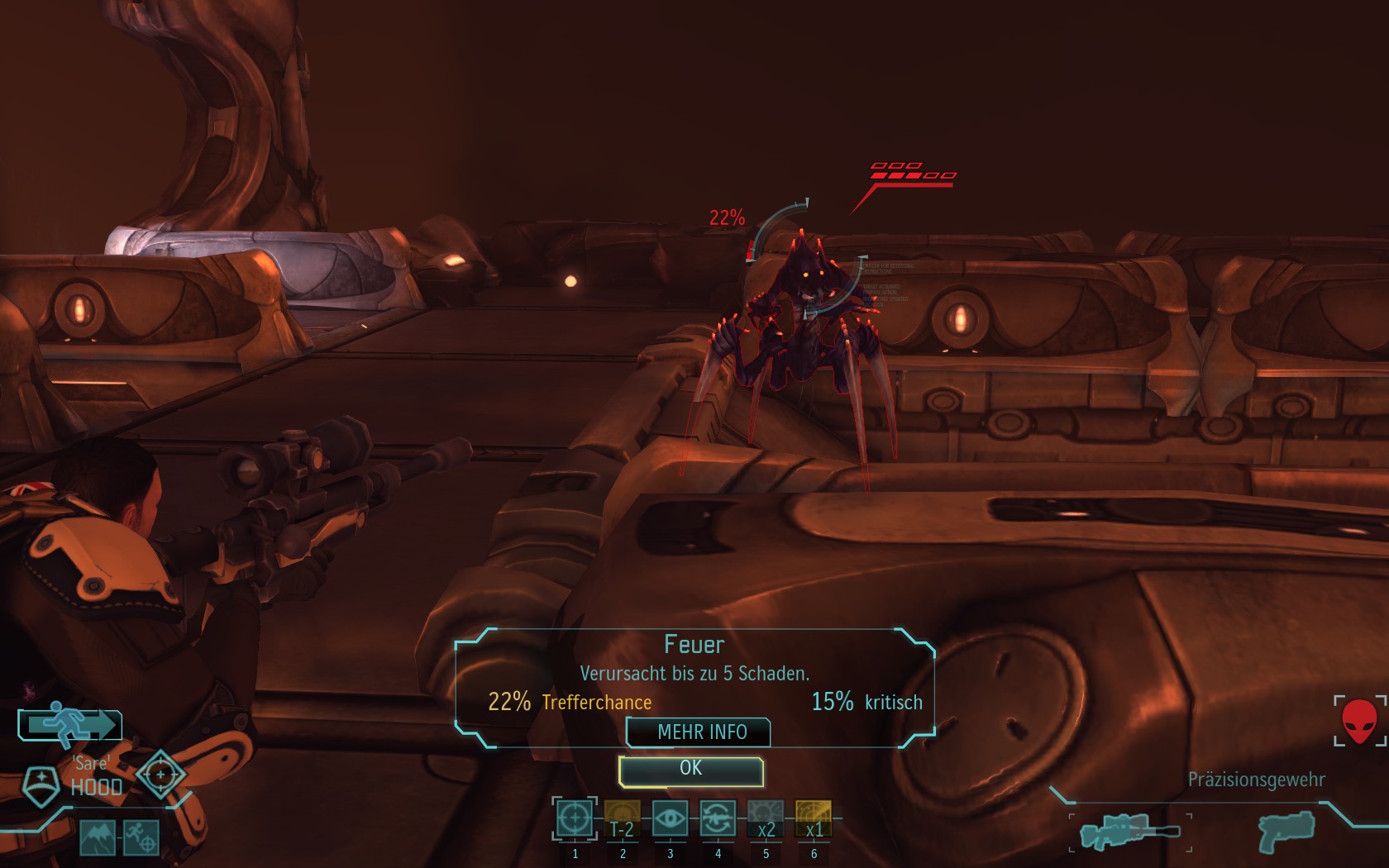Choose the headshot ability on cooldown T-2
This screenshot has width=1389, height=868.
pos(622,819)
